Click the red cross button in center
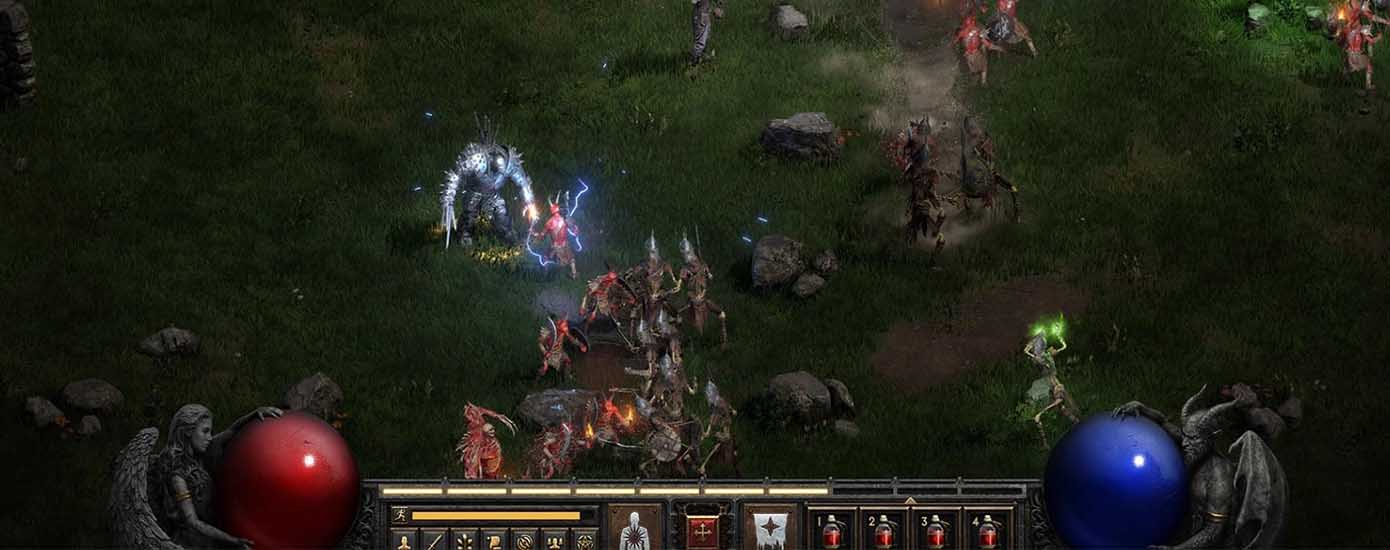This screenshot has width=1390, height=550. [701, 529]
